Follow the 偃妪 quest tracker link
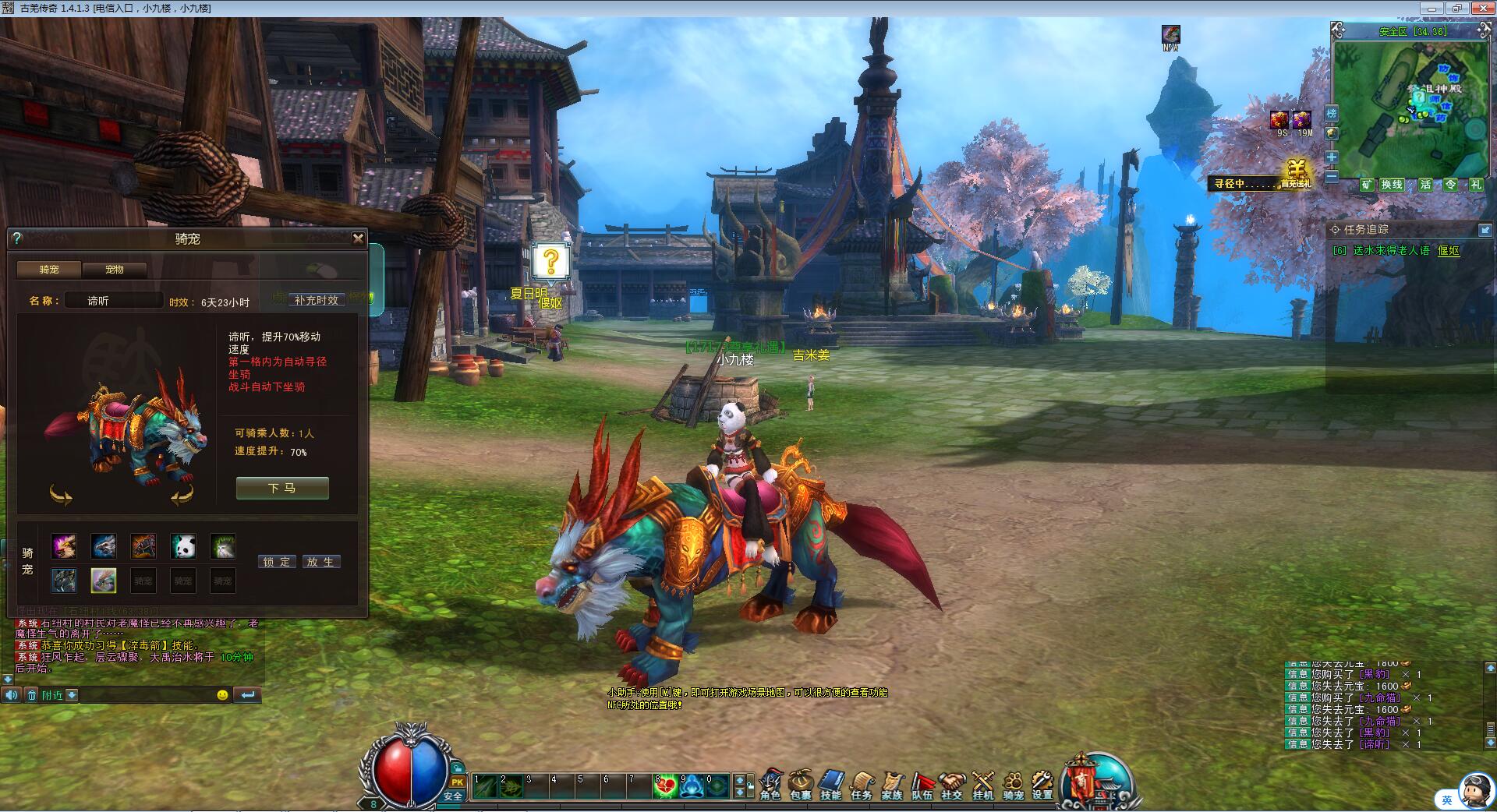 tap(1448, 251)
